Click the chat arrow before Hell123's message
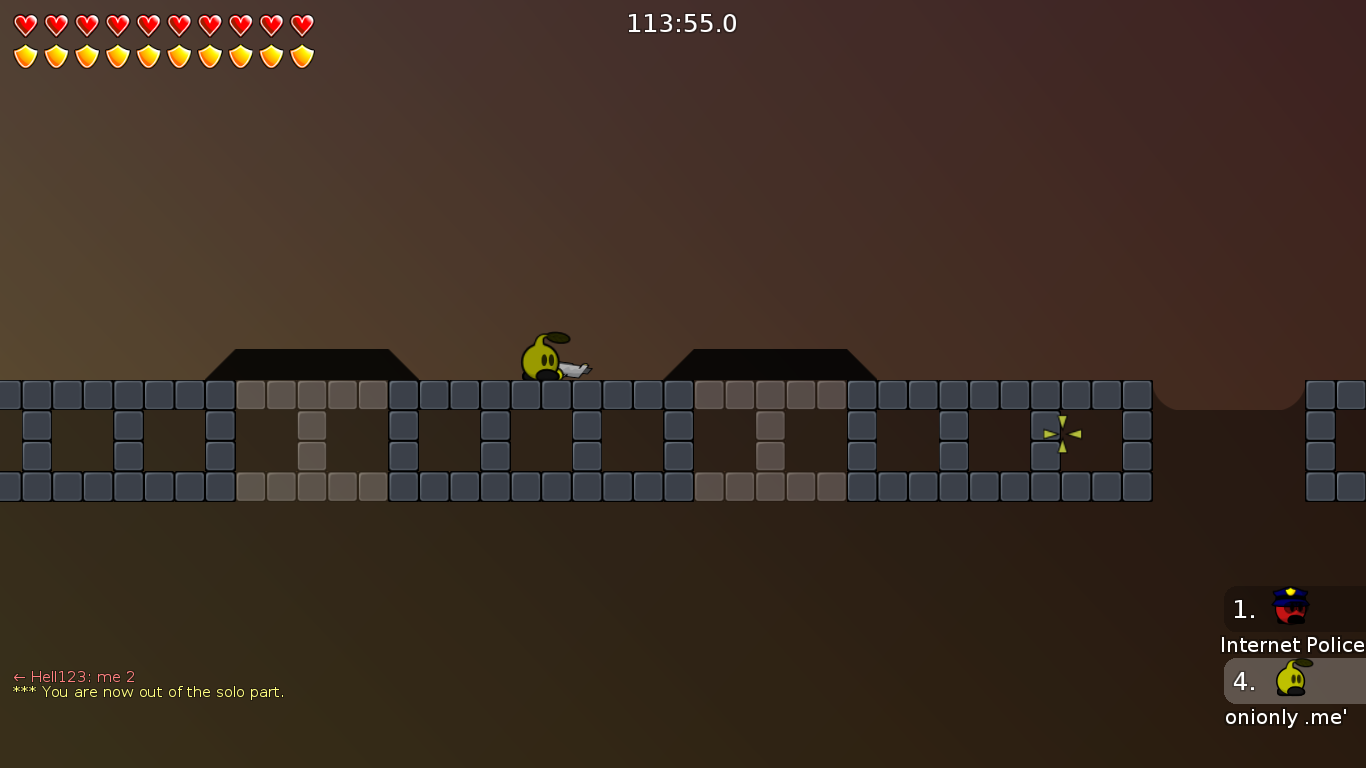Image resolution: width=1366 pixels, height=768 pixels. 17,676
